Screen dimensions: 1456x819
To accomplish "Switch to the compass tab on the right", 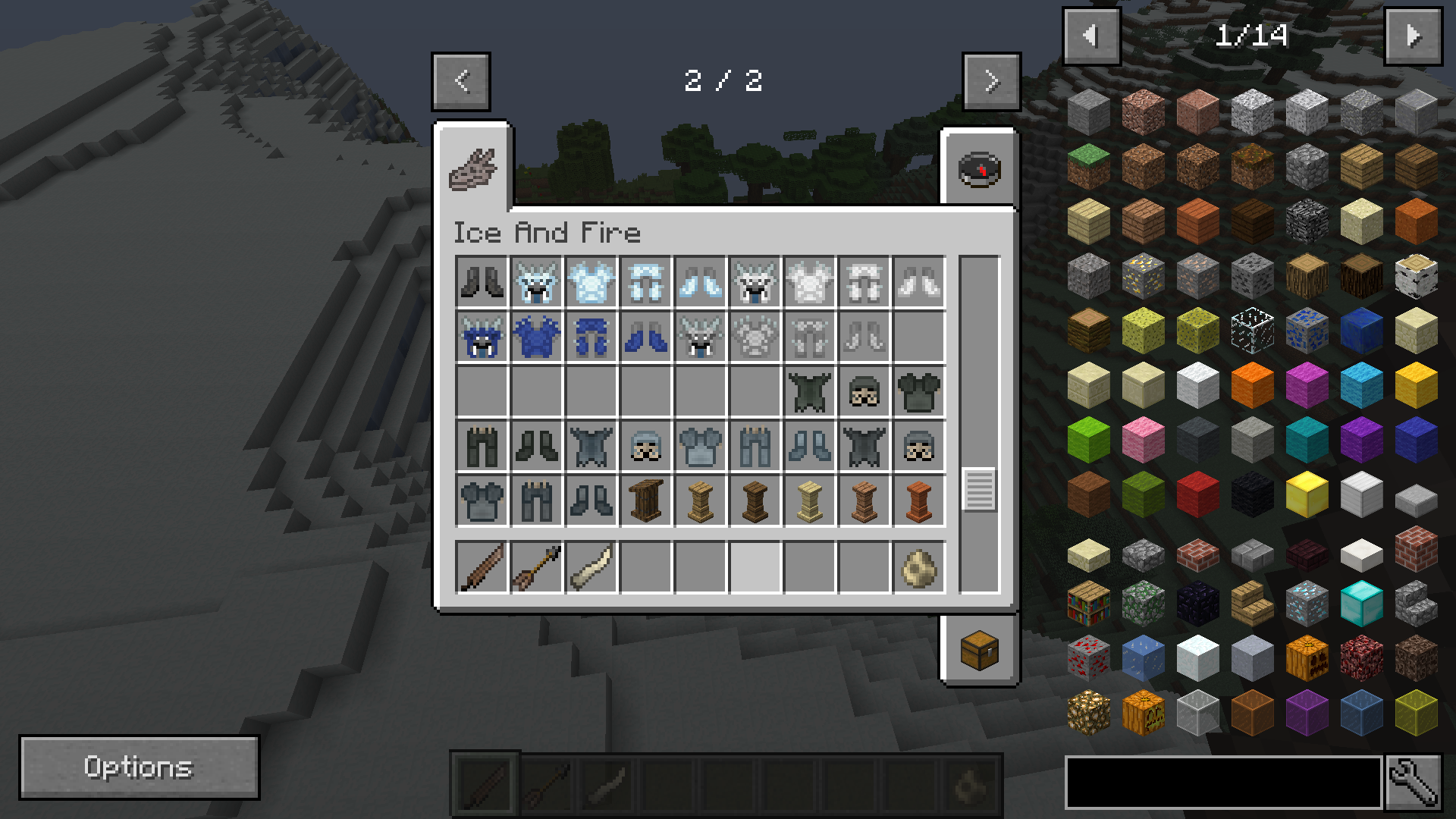I will coord(980,169).
